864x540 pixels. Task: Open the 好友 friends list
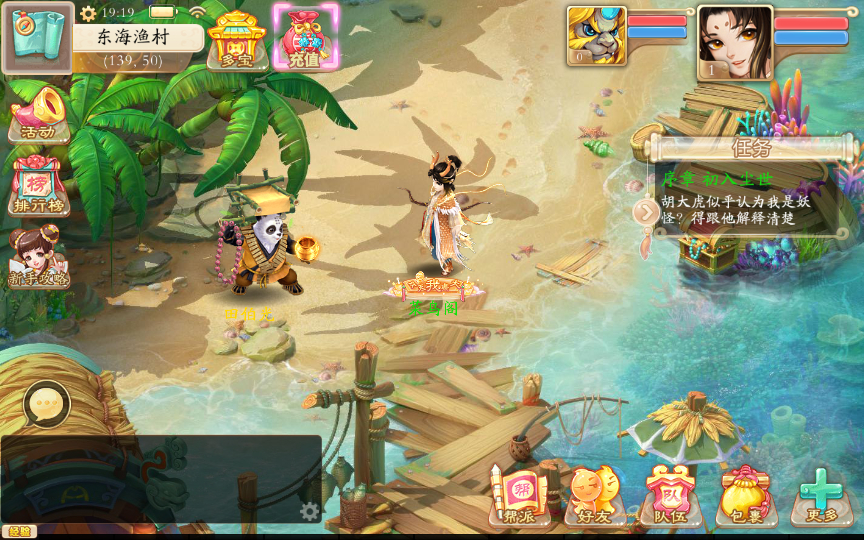coord(593,494)
